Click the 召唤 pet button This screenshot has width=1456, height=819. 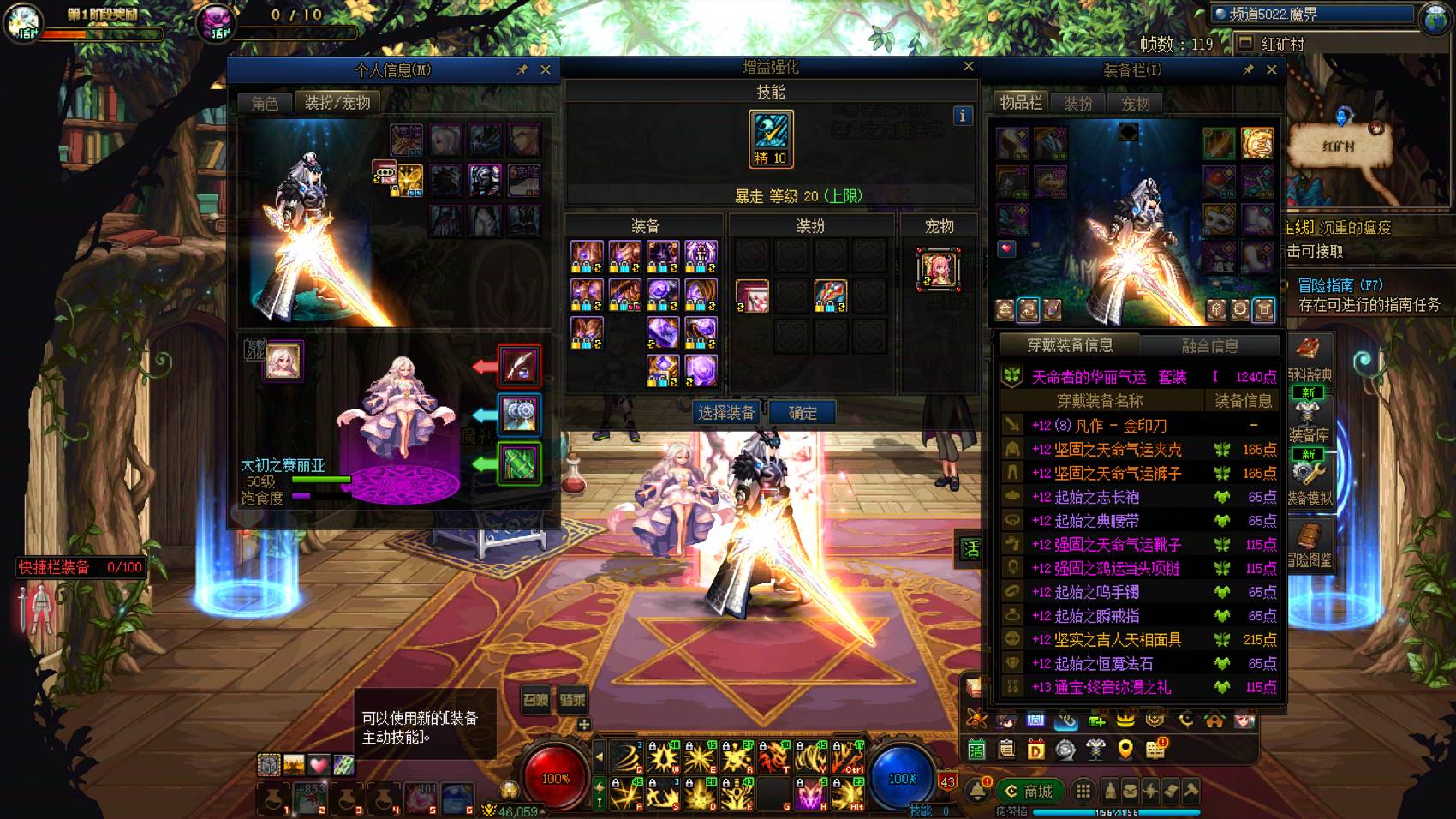pyautogui.click(x=536, y=700)
